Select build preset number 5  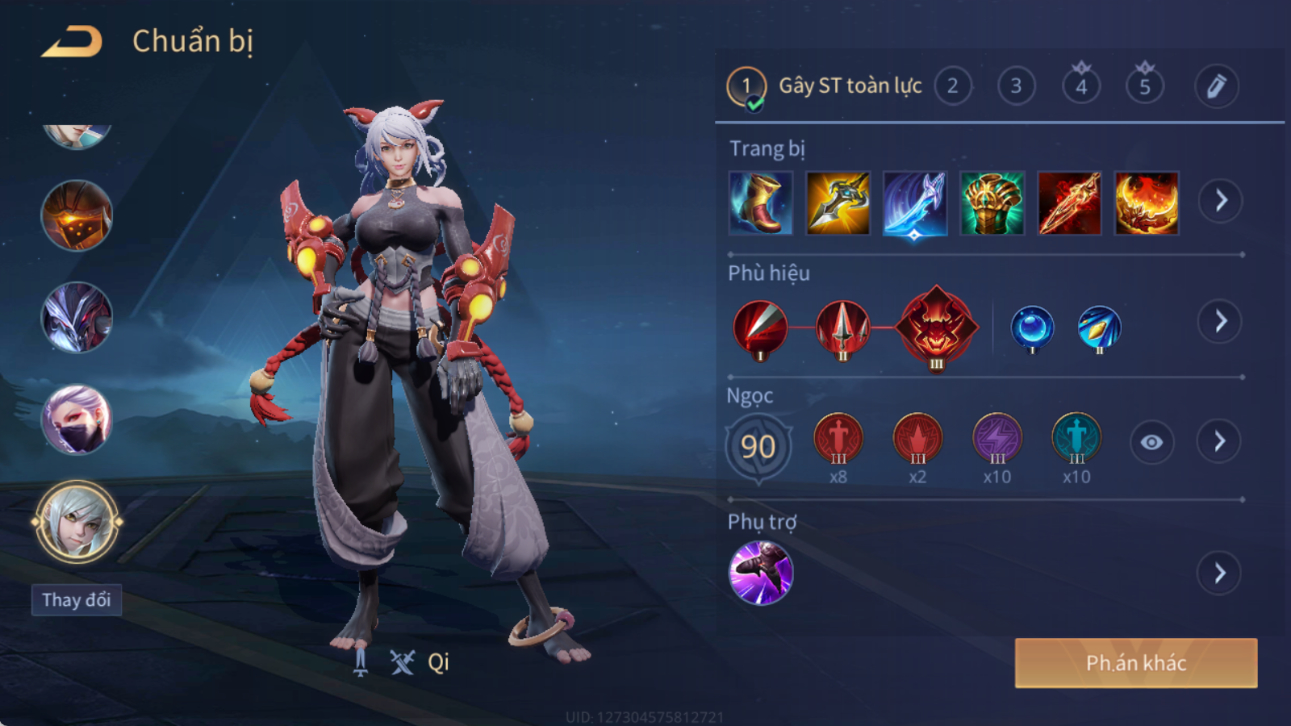coord(1145,86)
